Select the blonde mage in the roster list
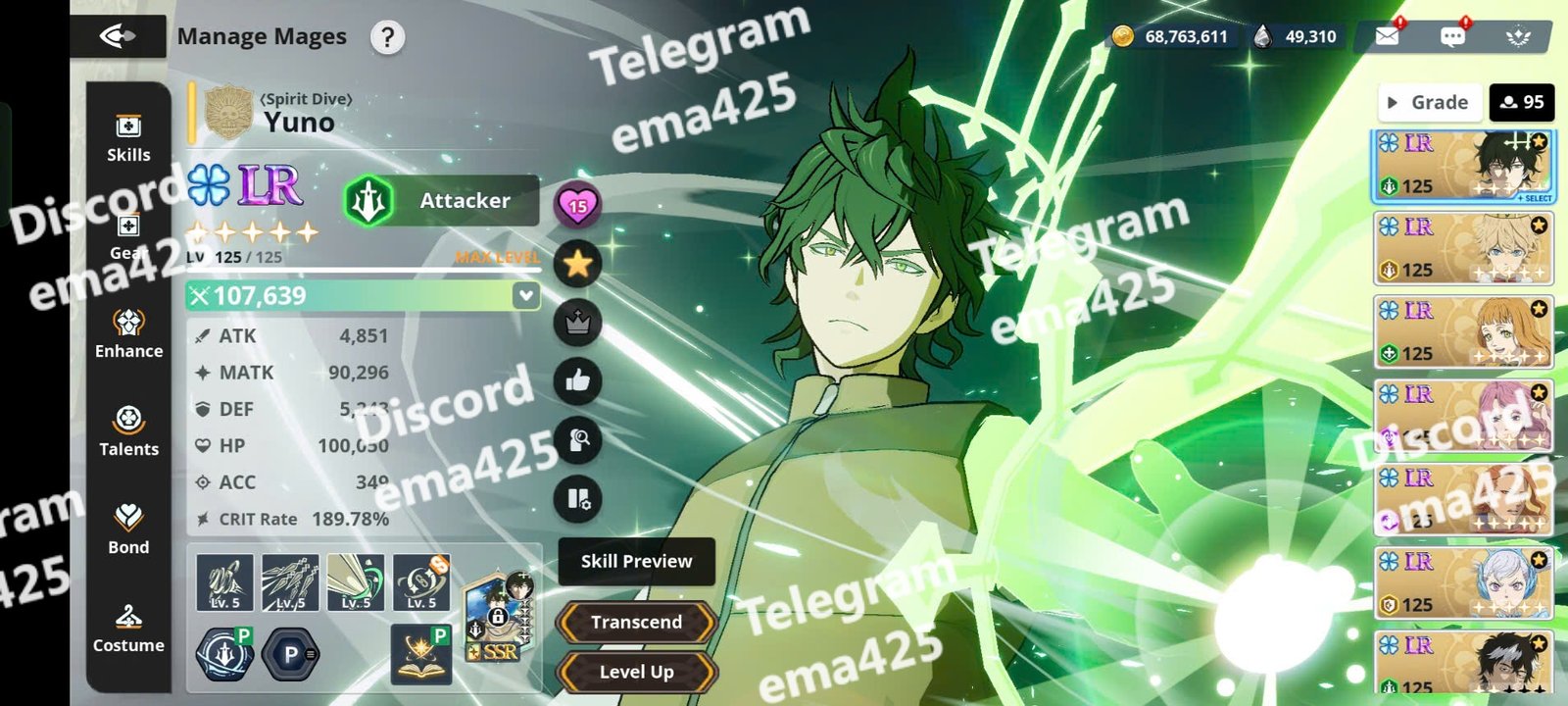The image size is (1568, 706). coord(1463,249)
